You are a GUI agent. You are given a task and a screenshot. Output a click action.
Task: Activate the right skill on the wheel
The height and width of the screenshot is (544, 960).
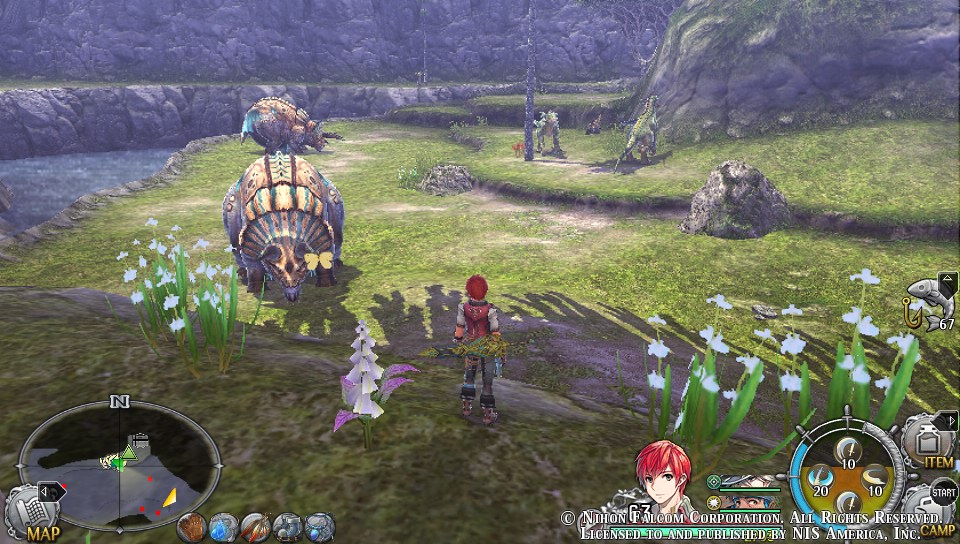coord(876,477)
